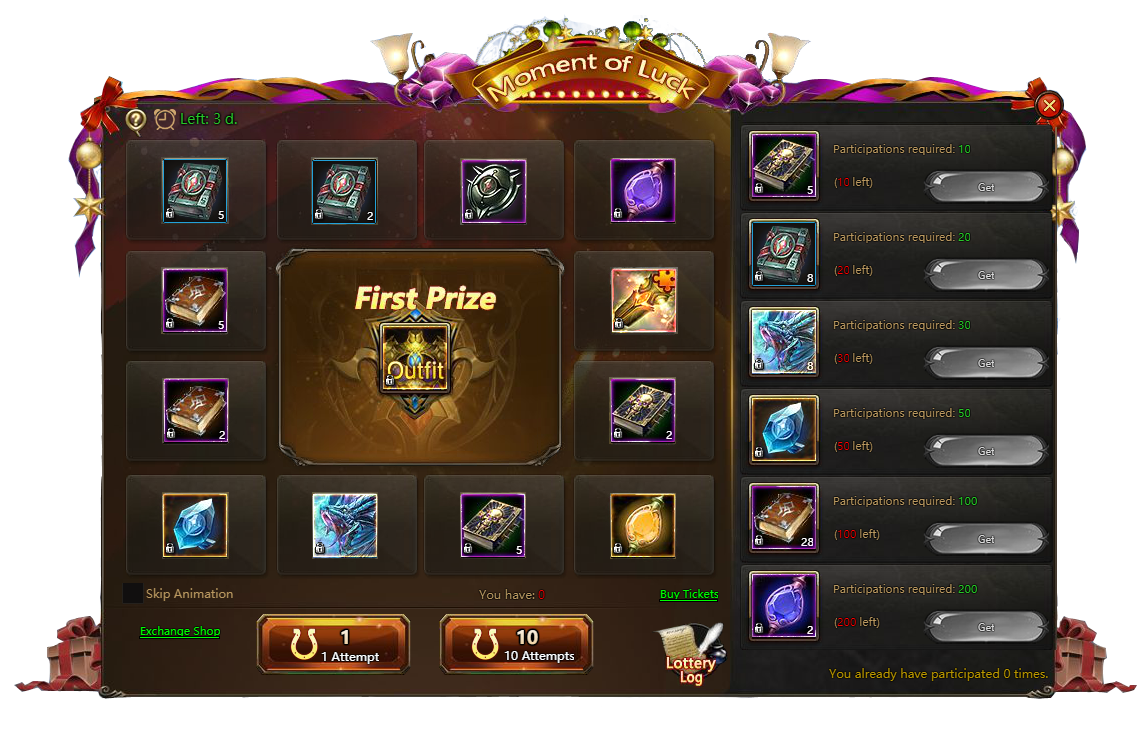Viewport: 1147px width, 738px height.
Task: Inspect the orange amulet prize tile
Action: tap(643, 524)
